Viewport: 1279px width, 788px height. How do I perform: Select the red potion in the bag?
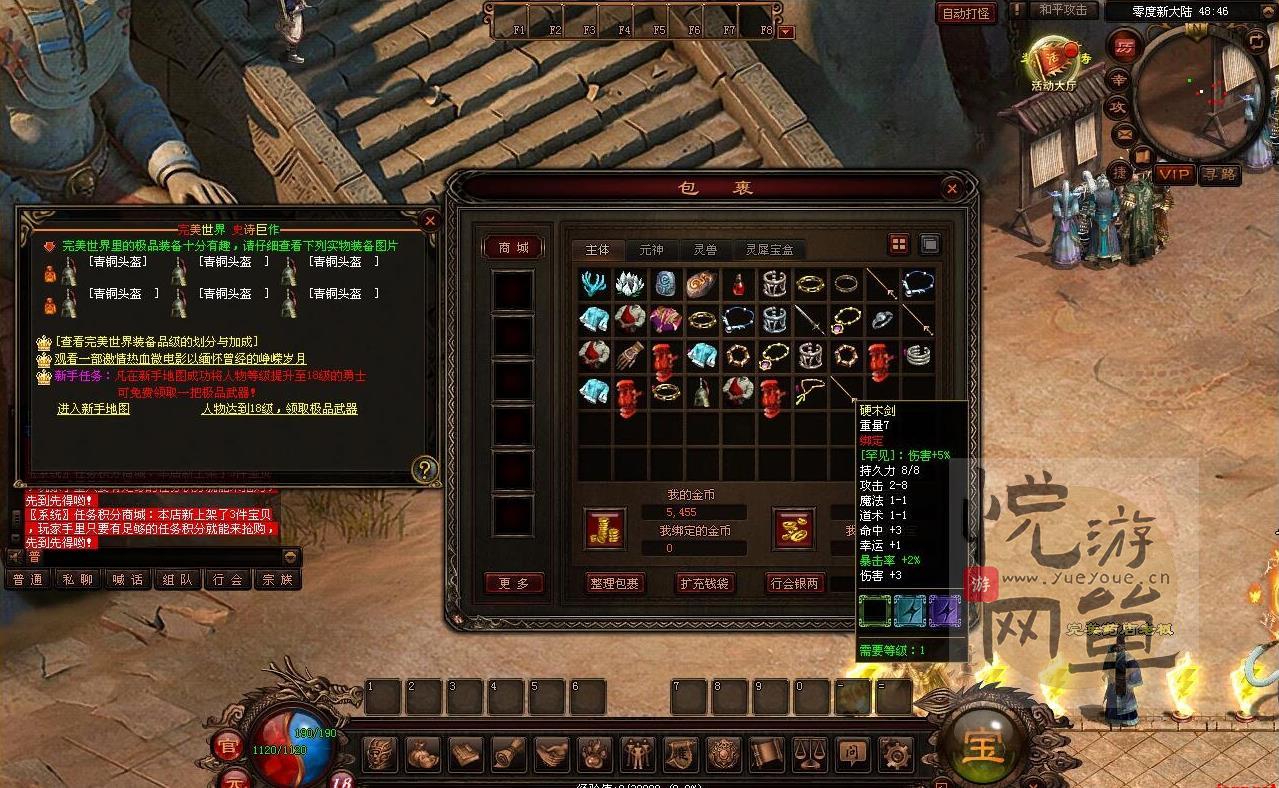pyautogui.click(x=738, y=284)
